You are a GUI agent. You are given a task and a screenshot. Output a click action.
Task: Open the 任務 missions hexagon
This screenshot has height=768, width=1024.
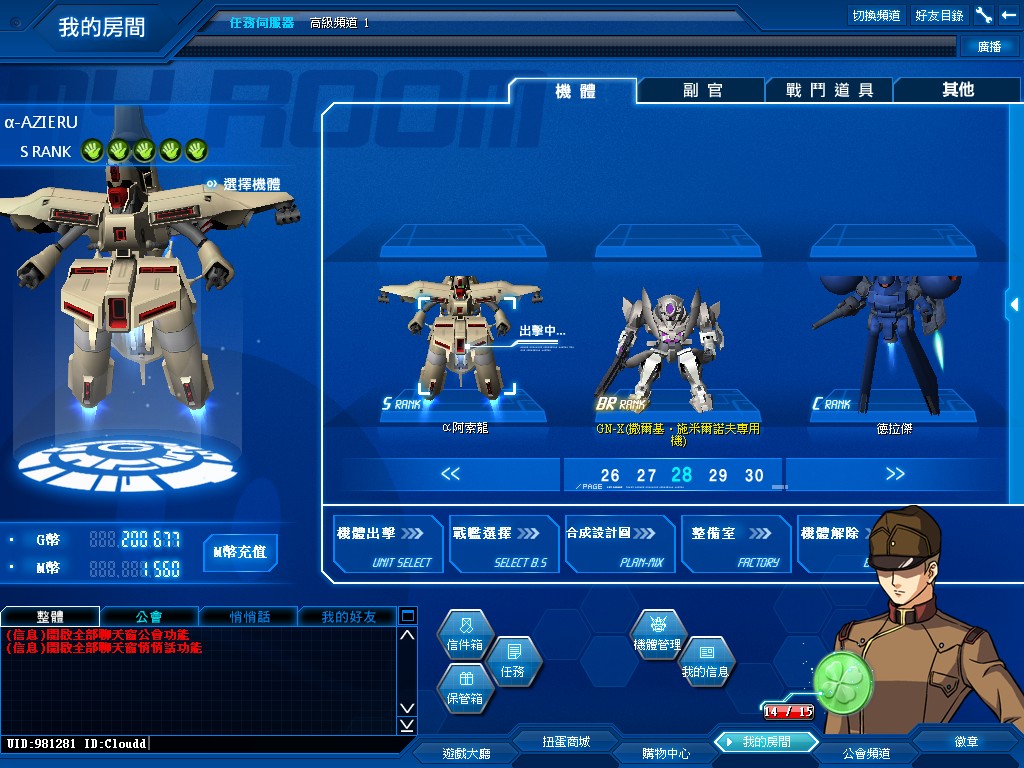point(512,665)
